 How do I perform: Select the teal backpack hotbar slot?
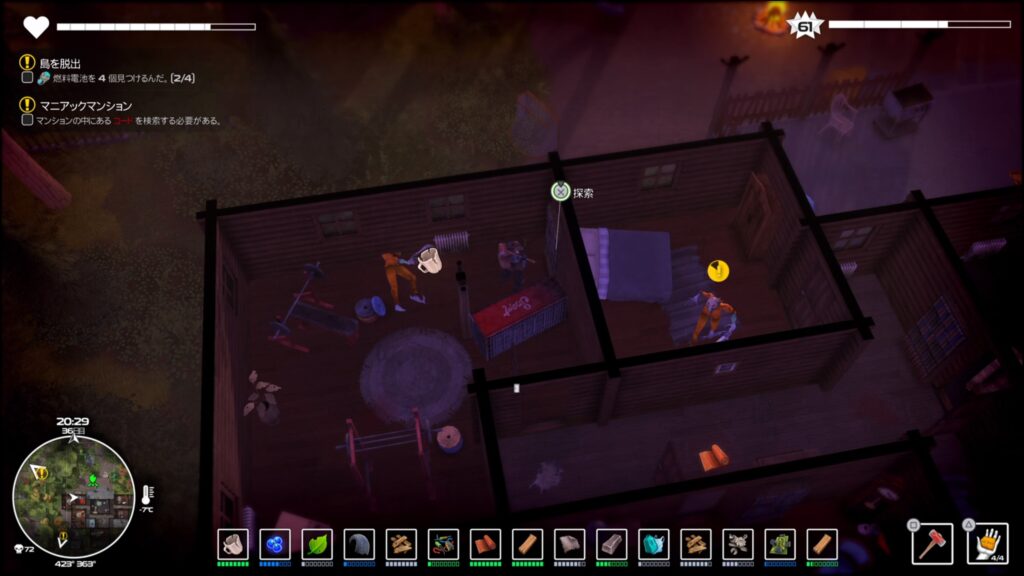click(653, 544)
